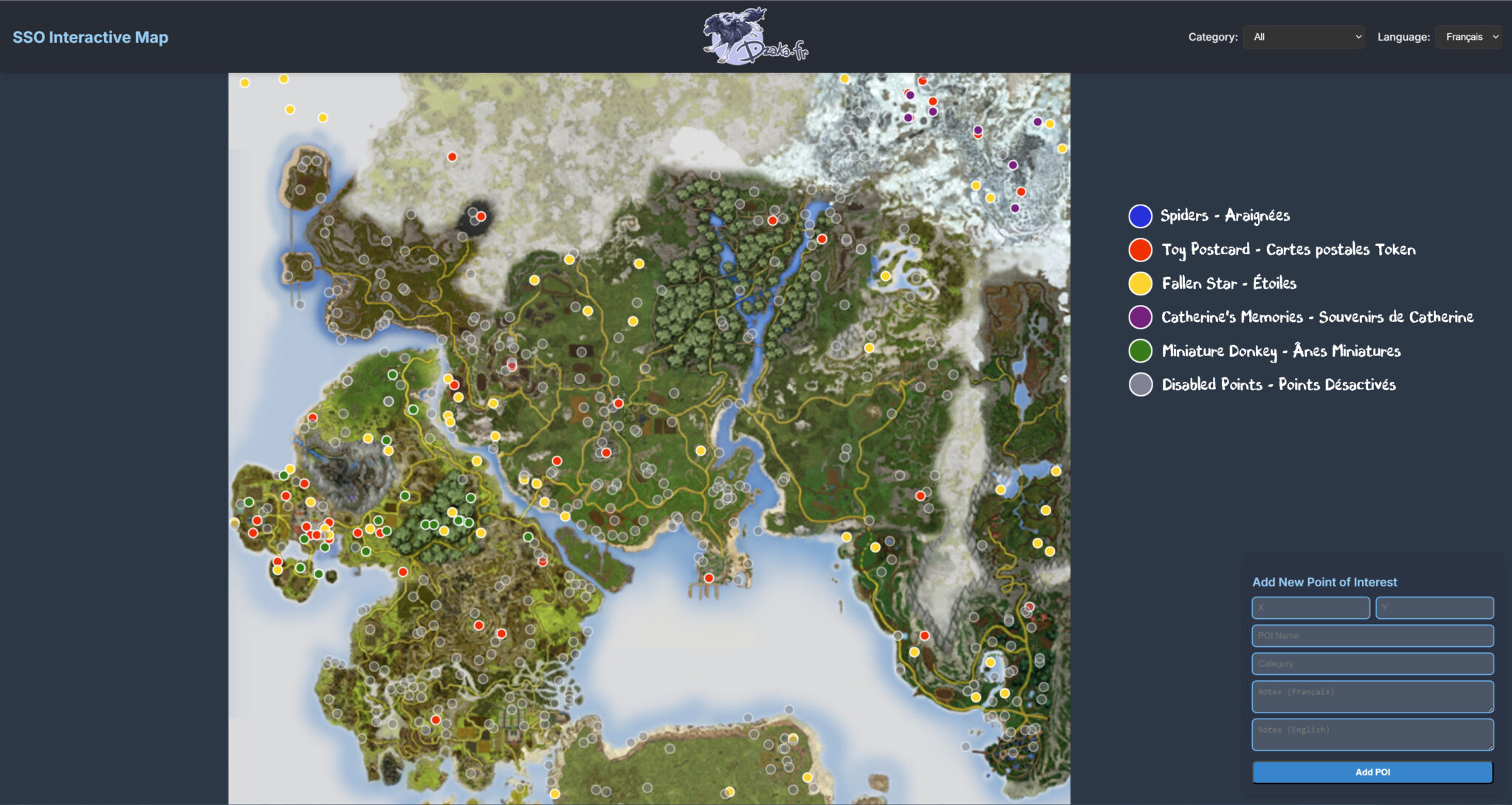Click the X coordinate input field
This screenshot has height=805, width=1512.
point(1310,608)
